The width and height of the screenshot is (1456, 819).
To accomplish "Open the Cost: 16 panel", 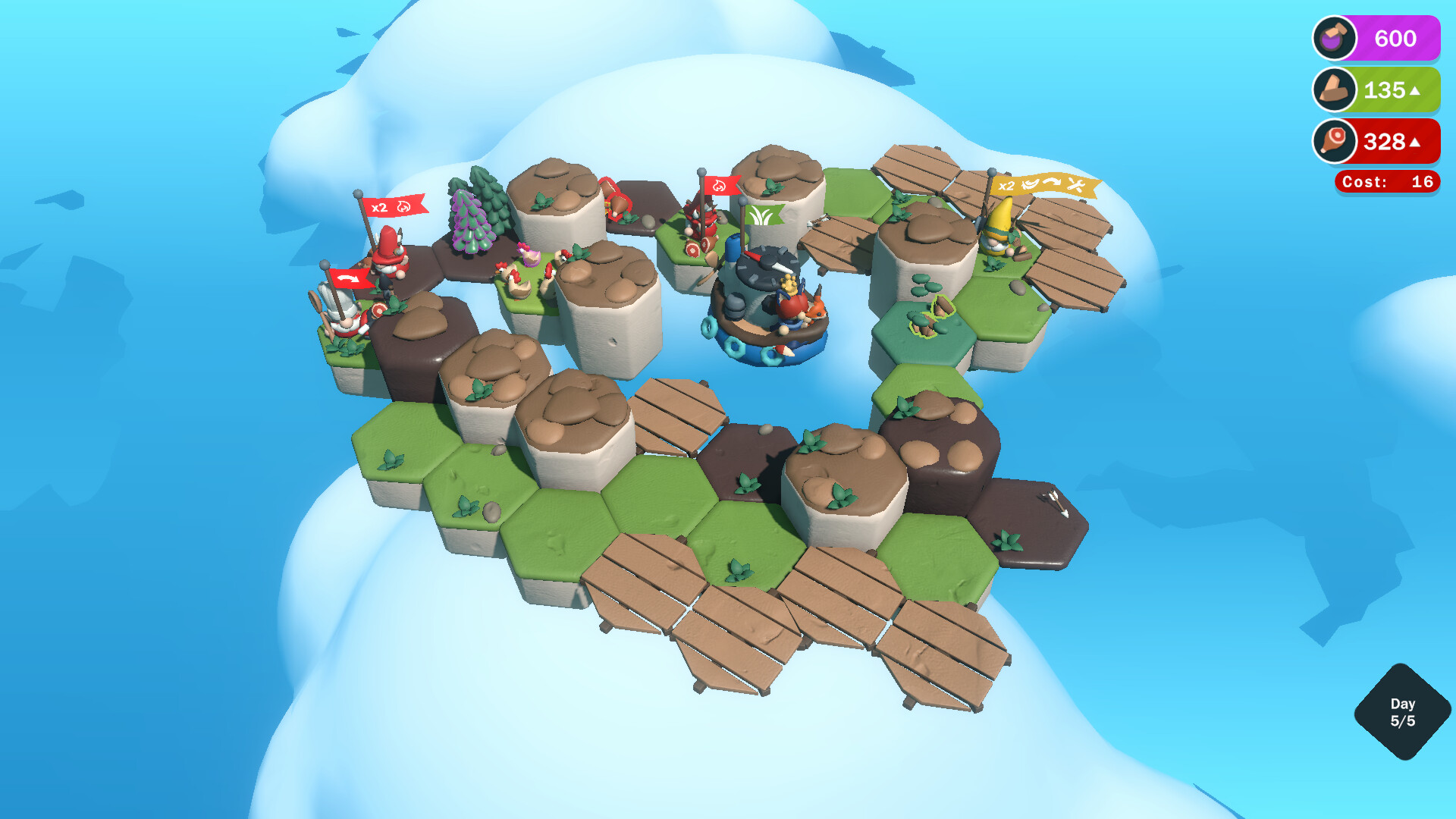I will pyautogui.click(x=1386, y=182).
